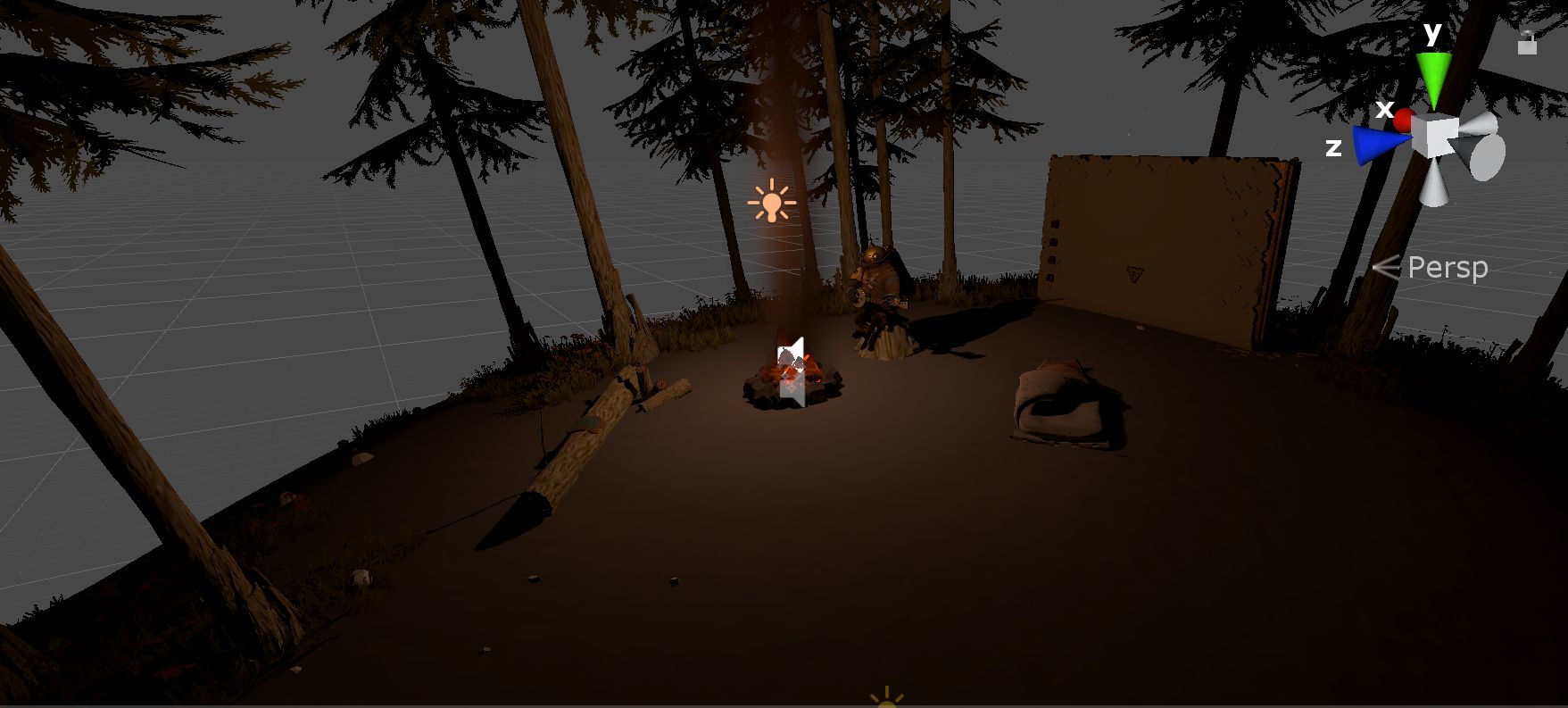Click the padlock icon above the scene gizmo
The width and height of the screenshot is (1568, 708).
[x=1527, y=43]
